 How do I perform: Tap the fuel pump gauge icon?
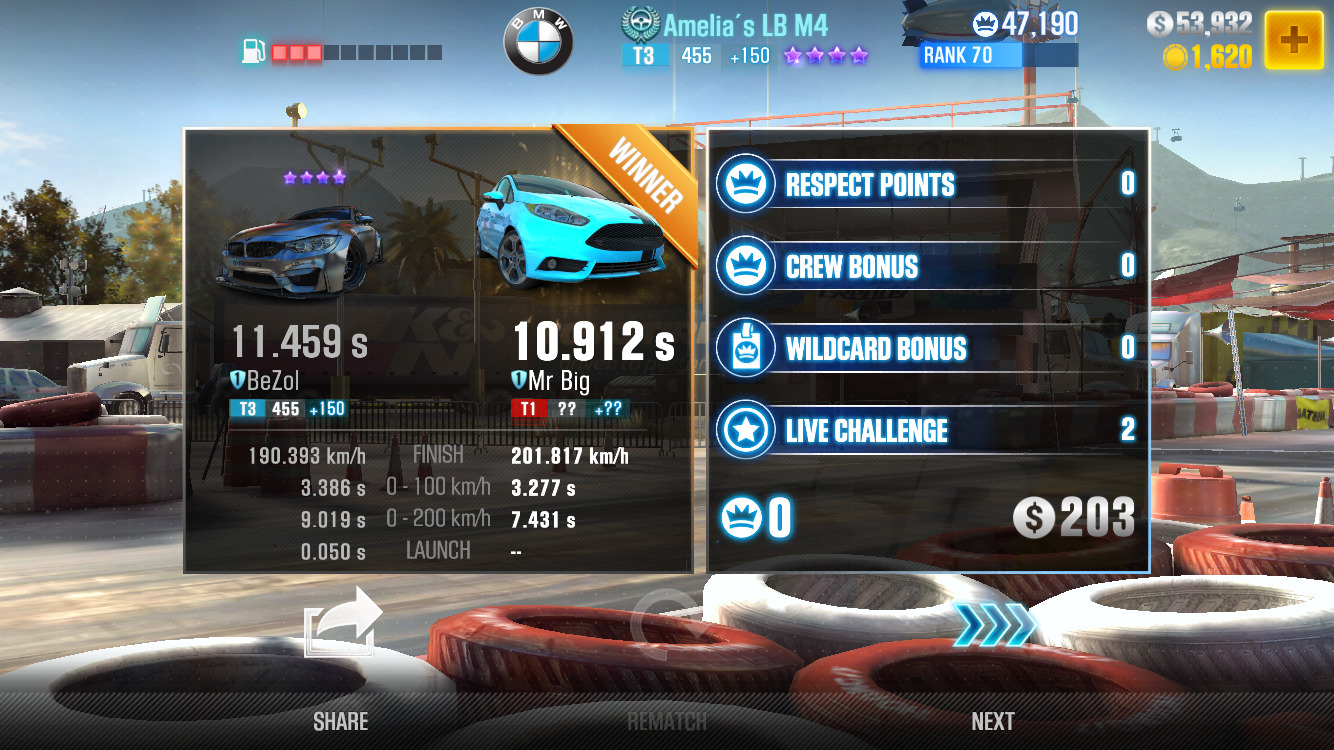(254, 51)
